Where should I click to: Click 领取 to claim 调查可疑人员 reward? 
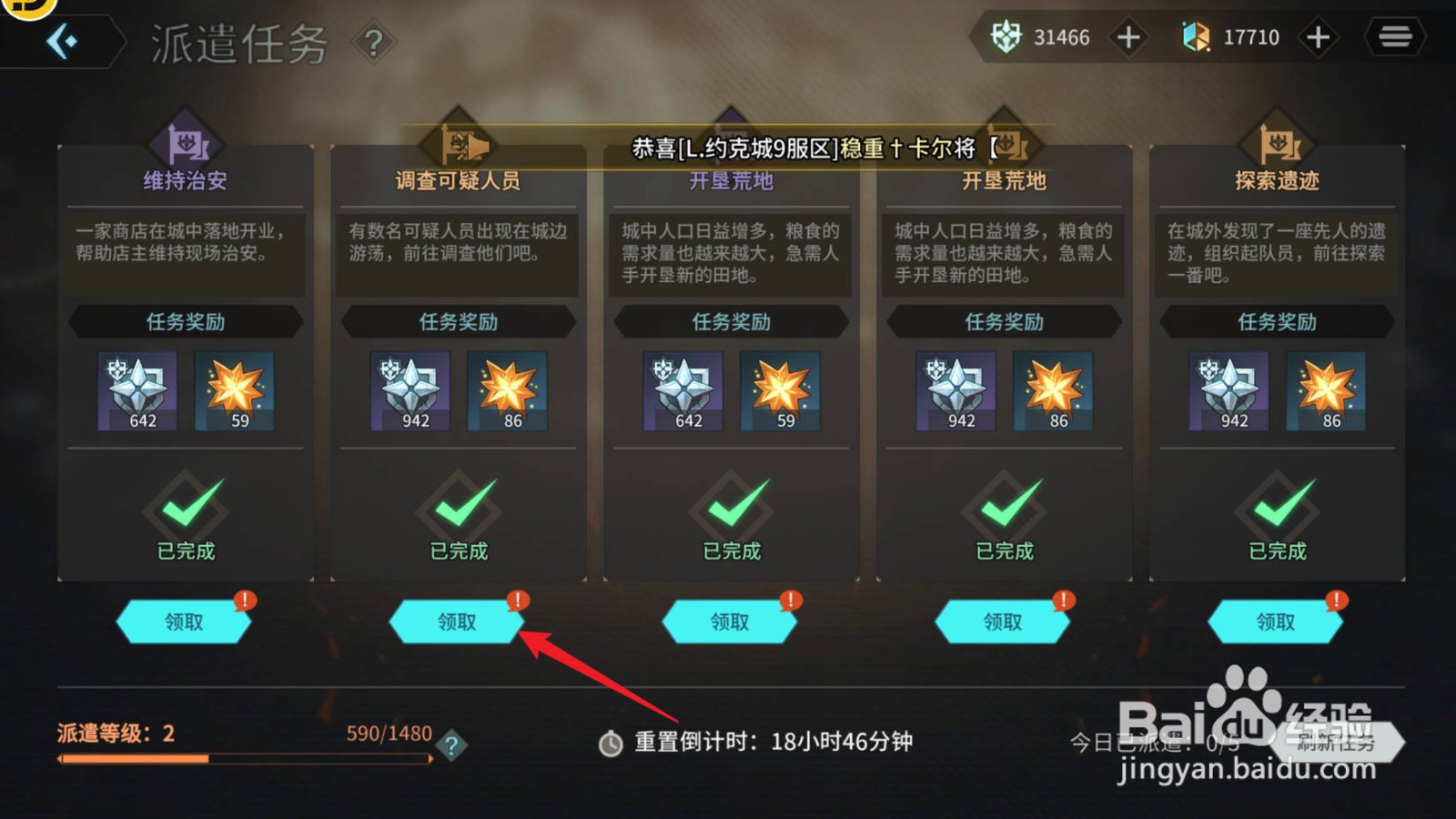(x=457, y=622)
